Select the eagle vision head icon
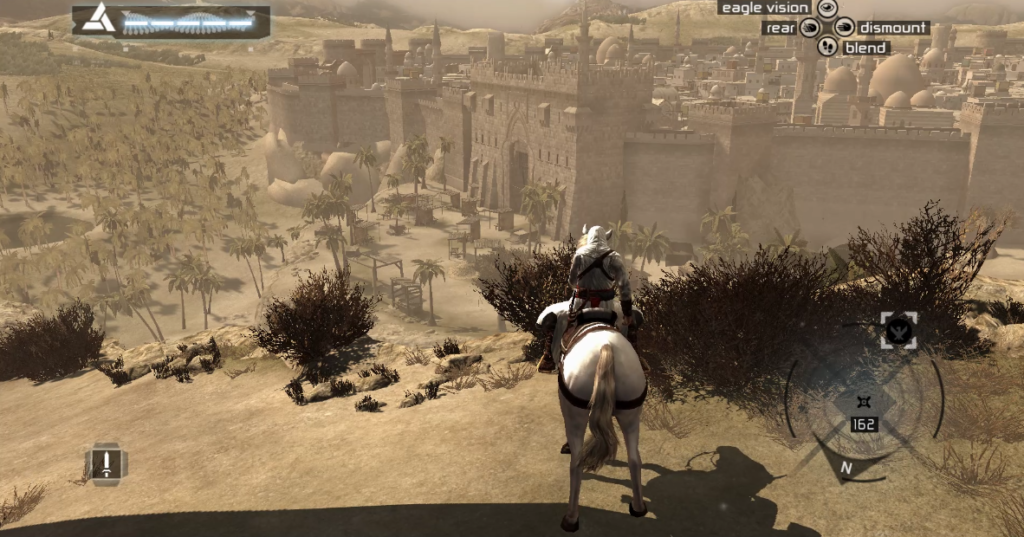Screen dimensions: 1024x537 pos(827,8)
